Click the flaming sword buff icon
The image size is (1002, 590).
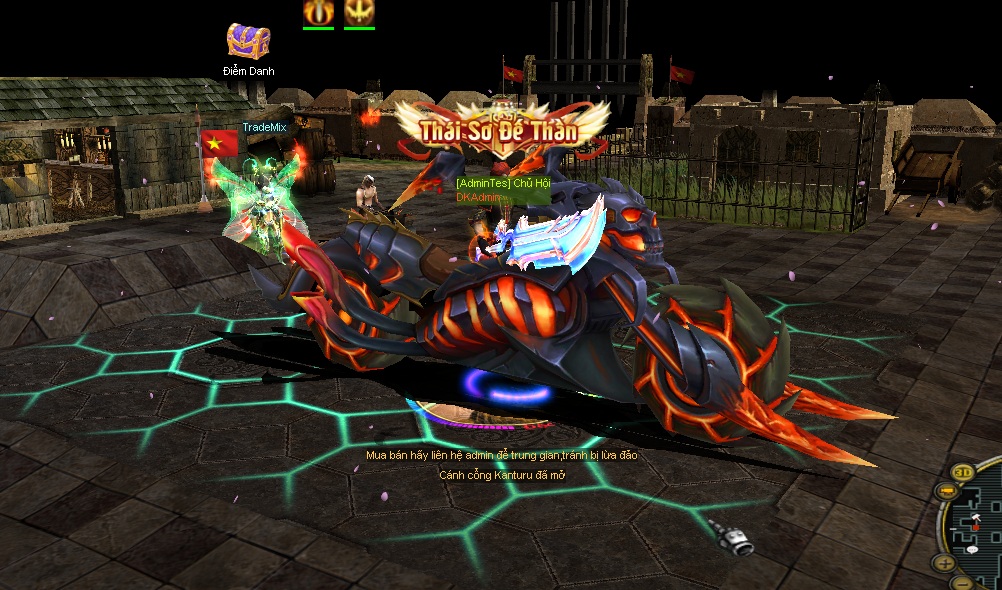pyautogui.click(x=318, y=12)
